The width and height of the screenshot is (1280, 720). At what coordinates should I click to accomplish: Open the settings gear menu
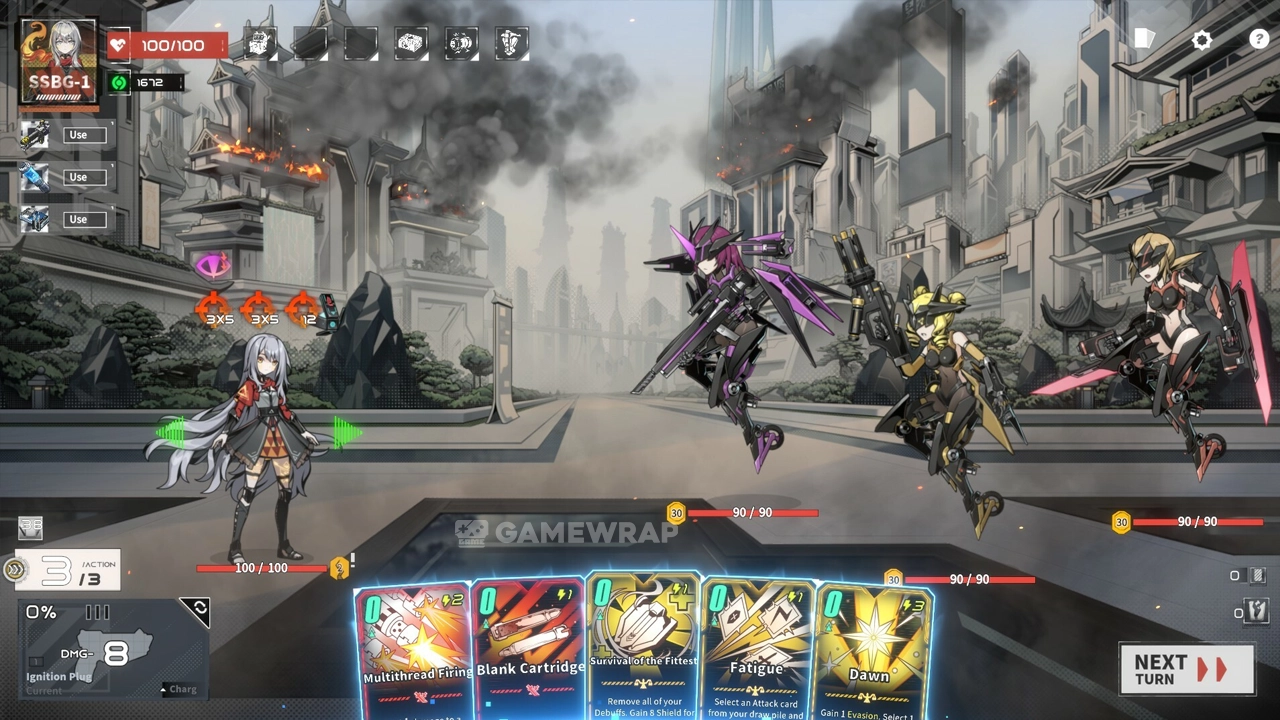pyautogui.click(x=1202, y=40)
